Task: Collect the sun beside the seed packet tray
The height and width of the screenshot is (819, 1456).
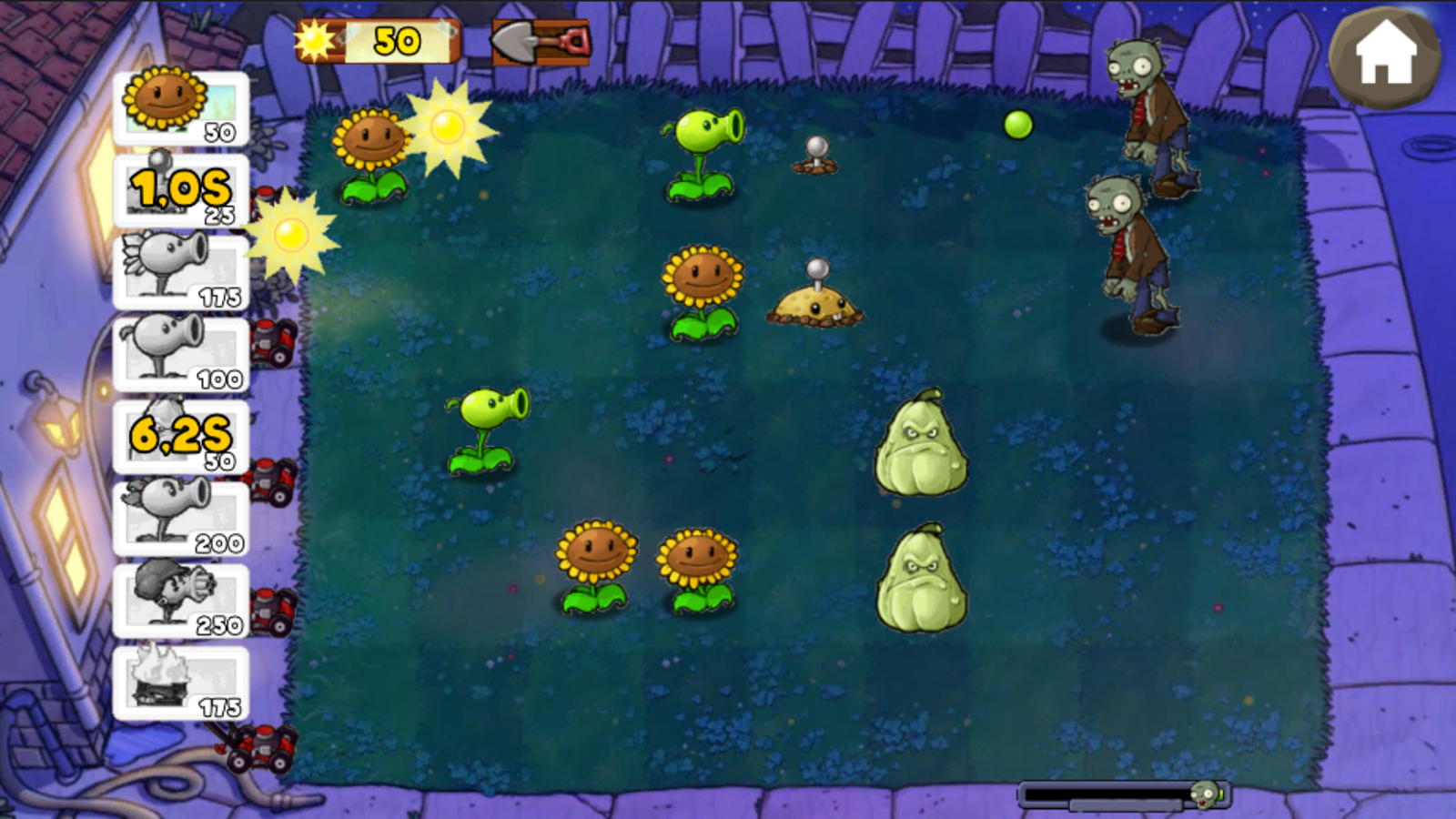Action: (x=289, y=237)
